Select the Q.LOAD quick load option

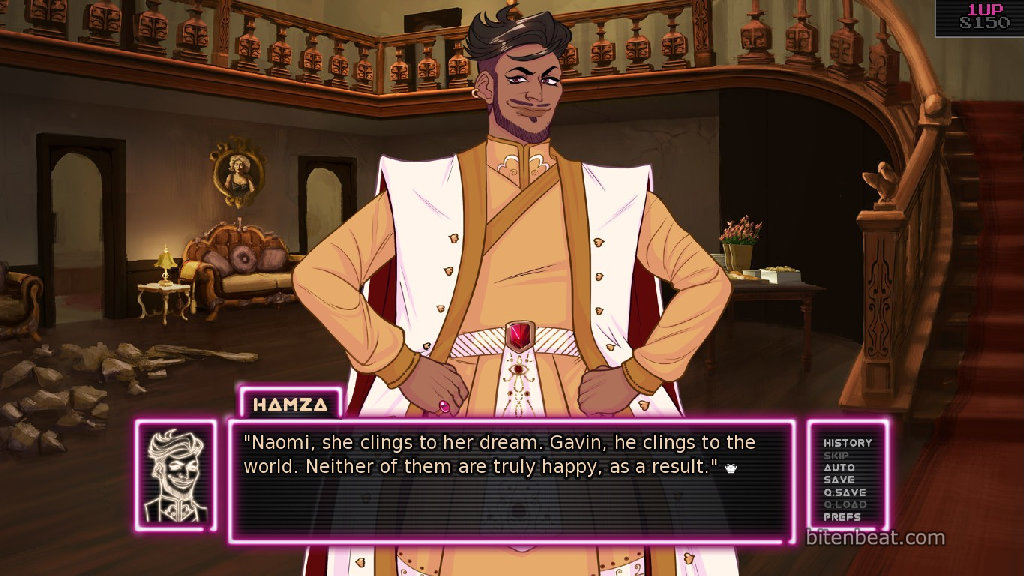[844, 505]
